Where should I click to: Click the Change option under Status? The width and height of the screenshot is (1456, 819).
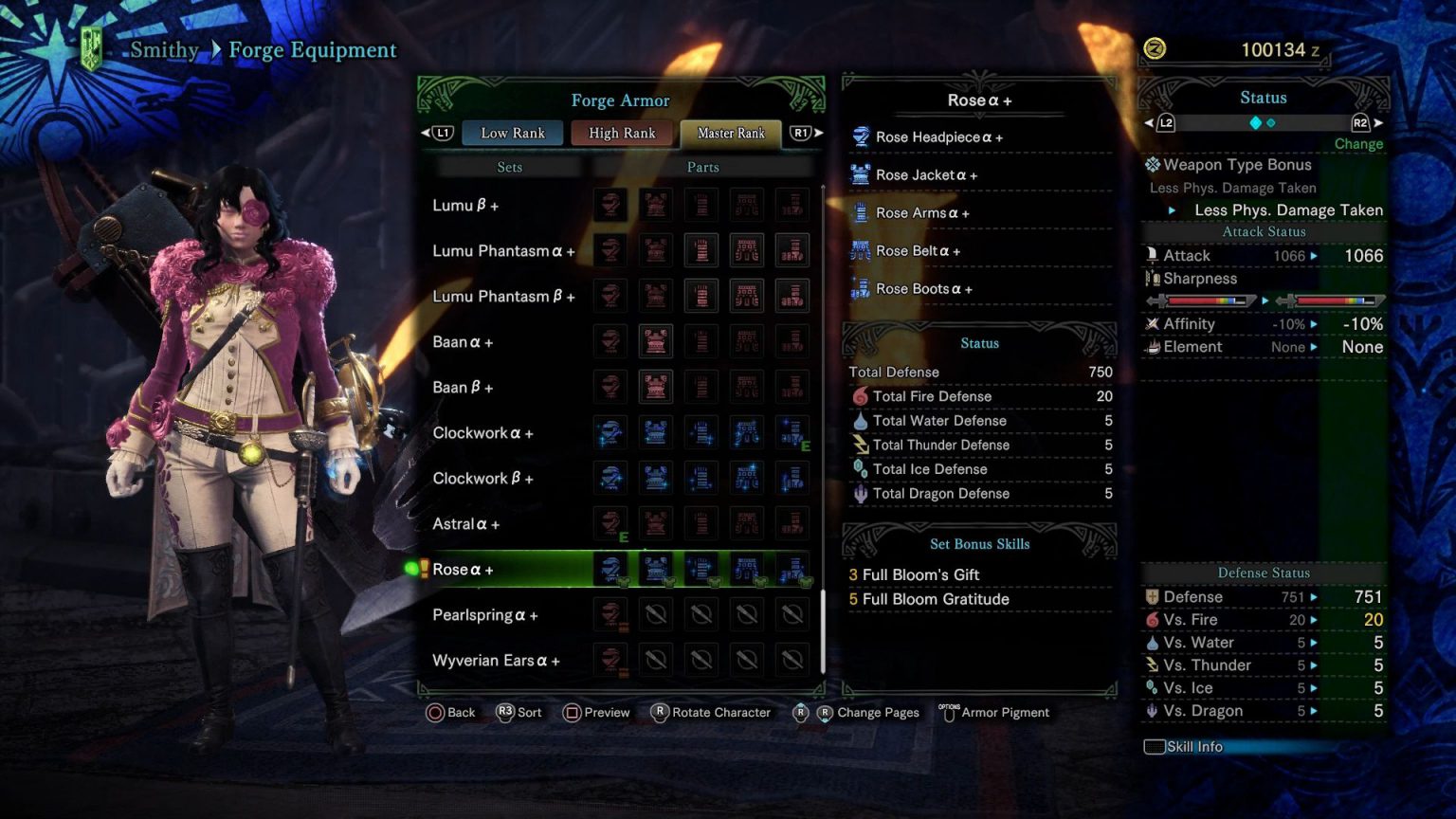[1357, 143]
